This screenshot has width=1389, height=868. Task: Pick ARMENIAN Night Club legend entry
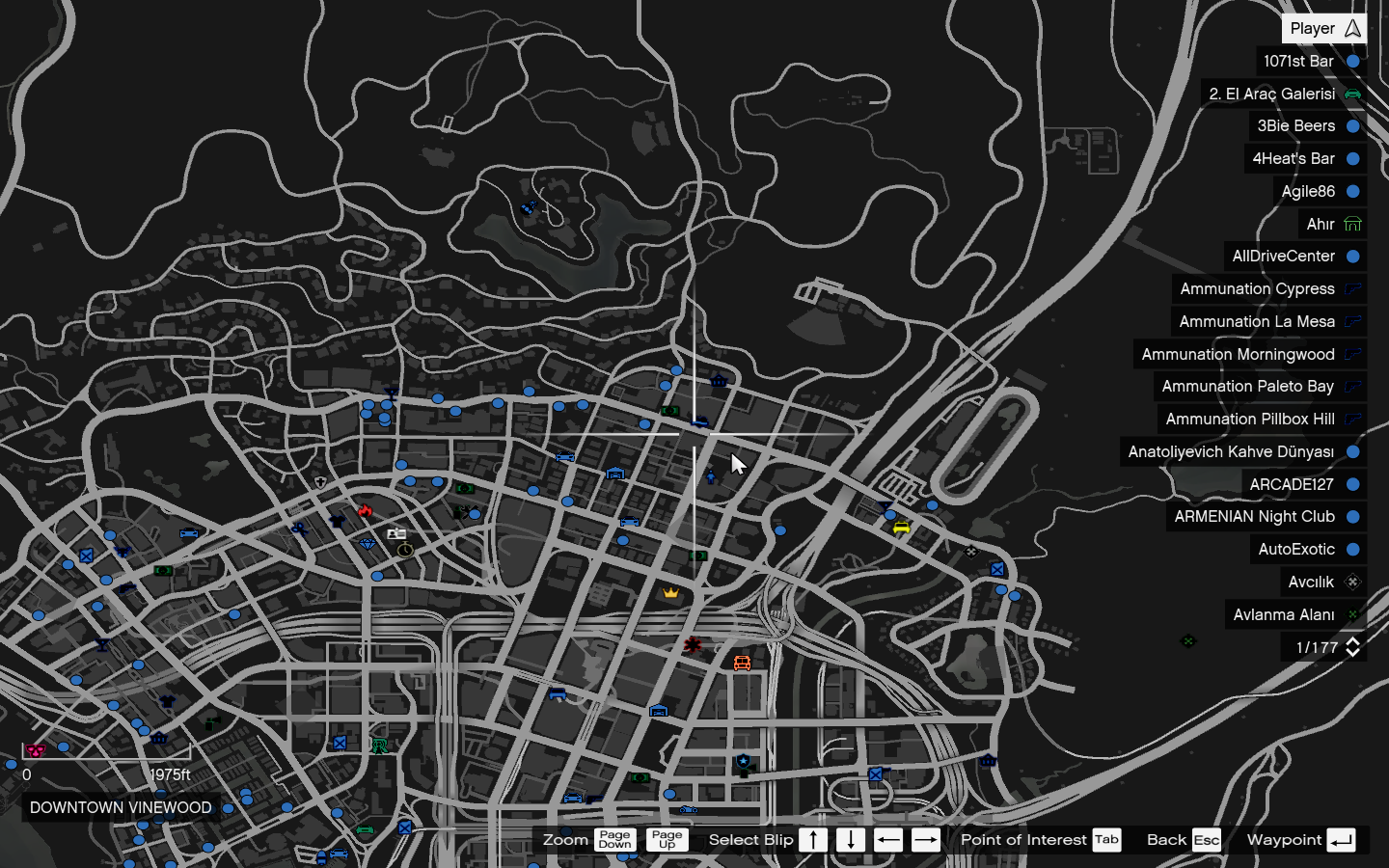coord(1266,517)
